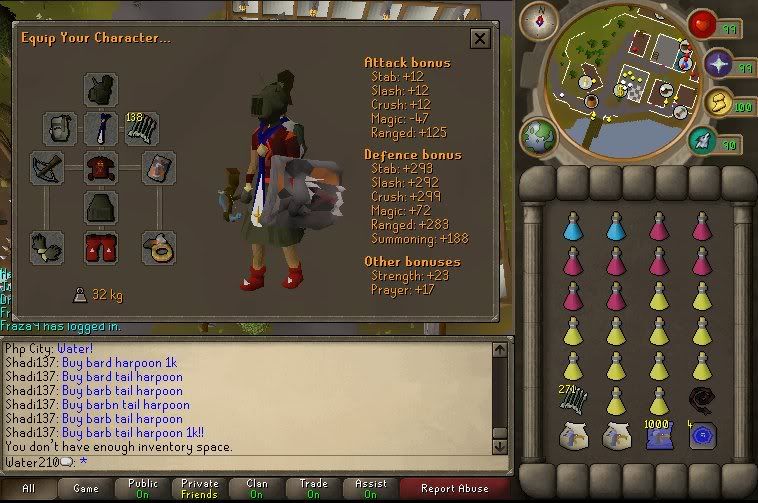Open the Clan chat tab
This screenshot has height=503, width=758.
point(257,489)
